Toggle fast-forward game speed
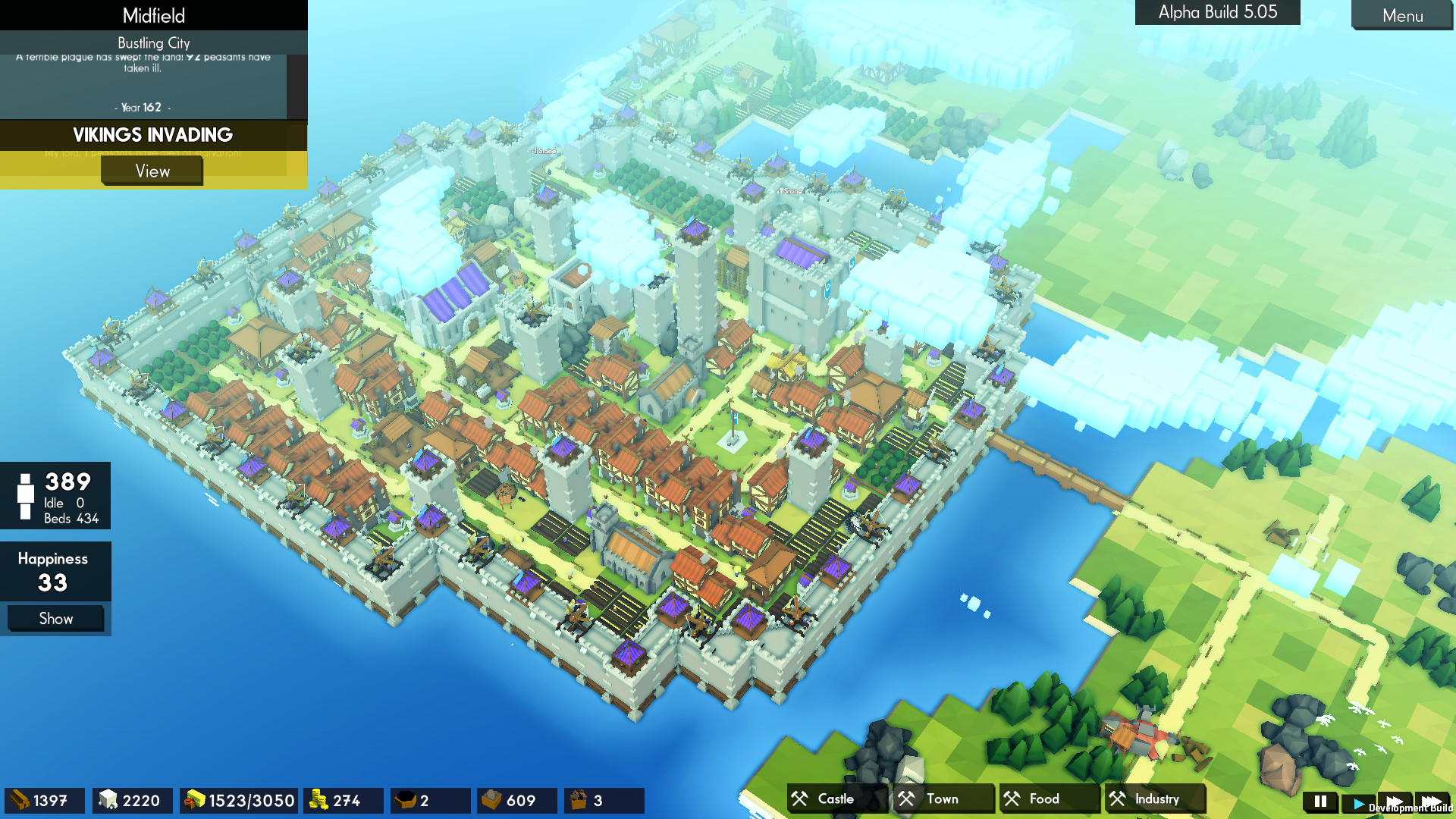 click(1396, 800)
